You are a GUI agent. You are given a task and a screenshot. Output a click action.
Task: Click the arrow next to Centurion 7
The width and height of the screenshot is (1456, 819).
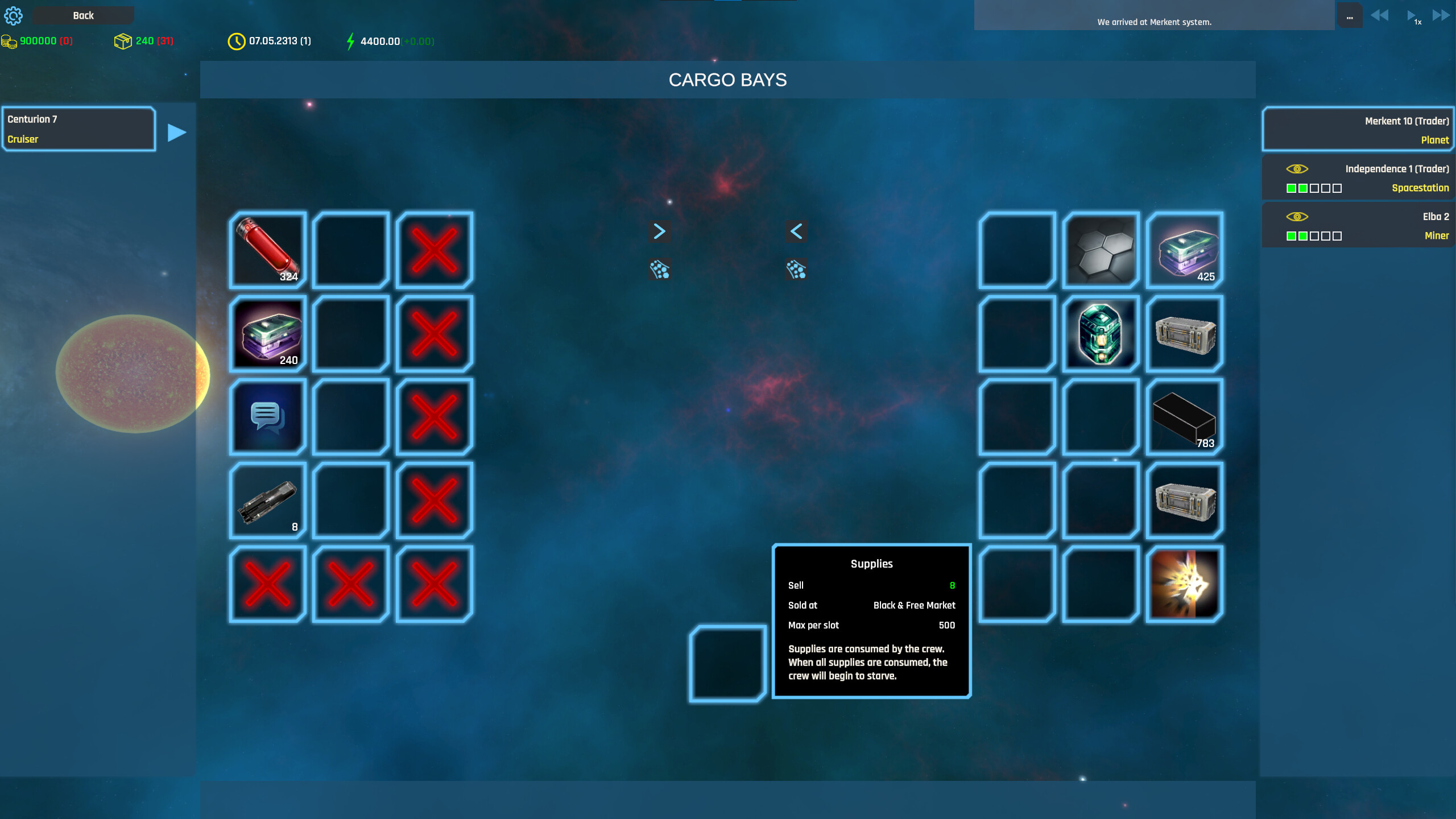click(x=175, y=132)
